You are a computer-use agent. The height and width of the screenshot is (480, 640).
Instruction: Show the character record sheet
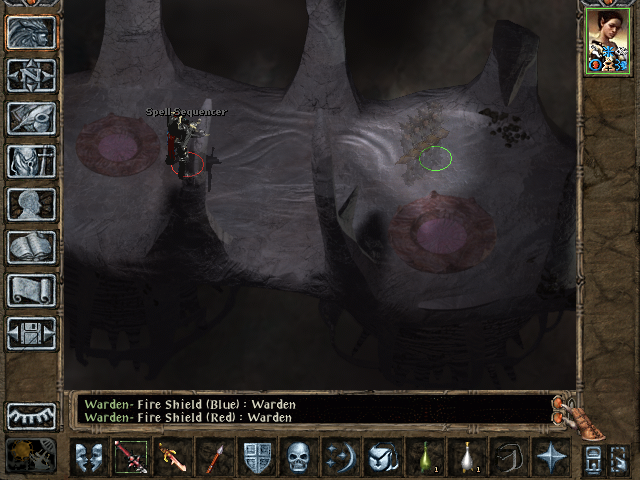(x=31, y=204)
